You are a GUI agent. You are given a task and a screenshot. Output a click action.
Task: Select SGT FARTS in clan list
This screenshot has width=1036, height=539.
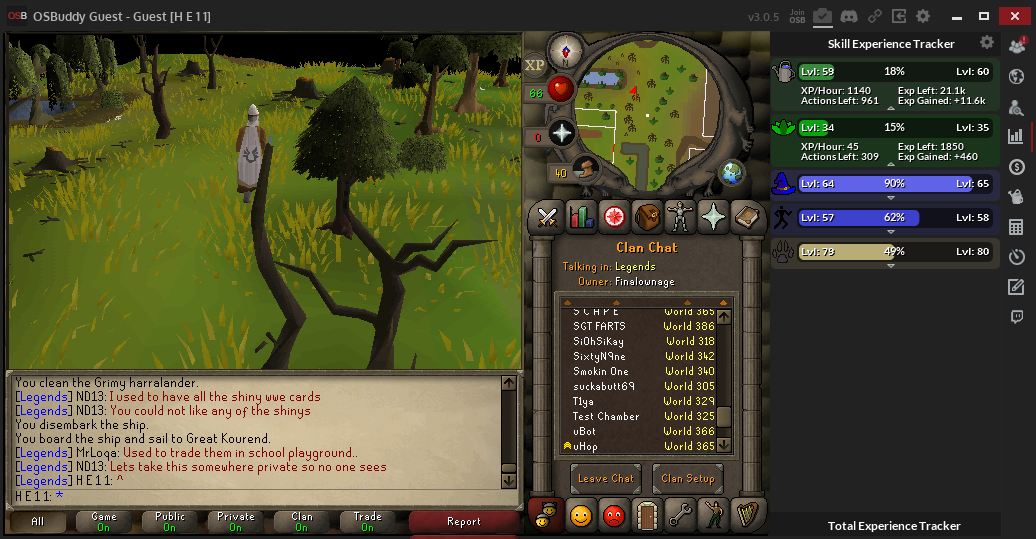(599, 326)
